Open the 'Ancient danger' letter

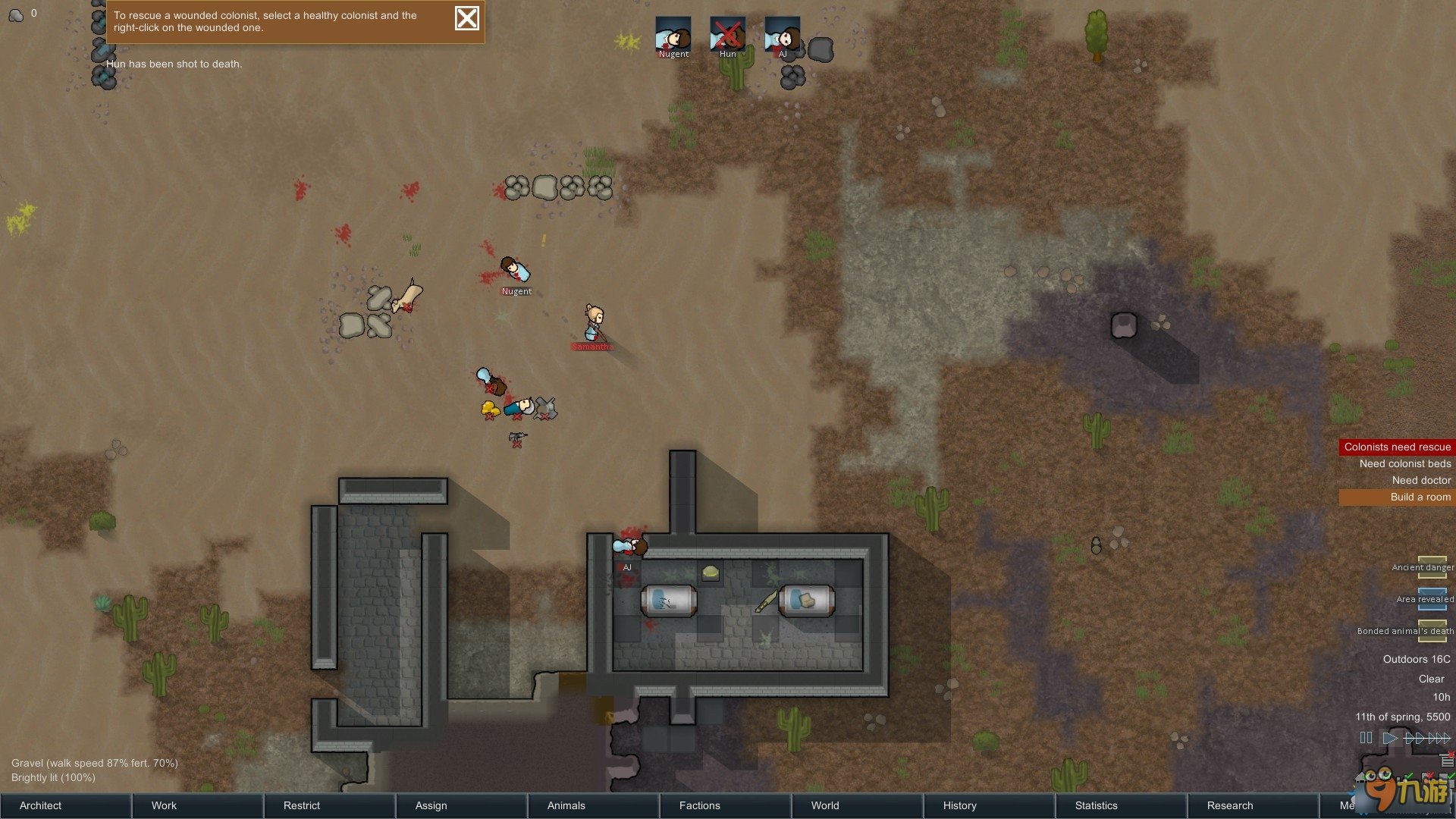(x=1432, y=567)
